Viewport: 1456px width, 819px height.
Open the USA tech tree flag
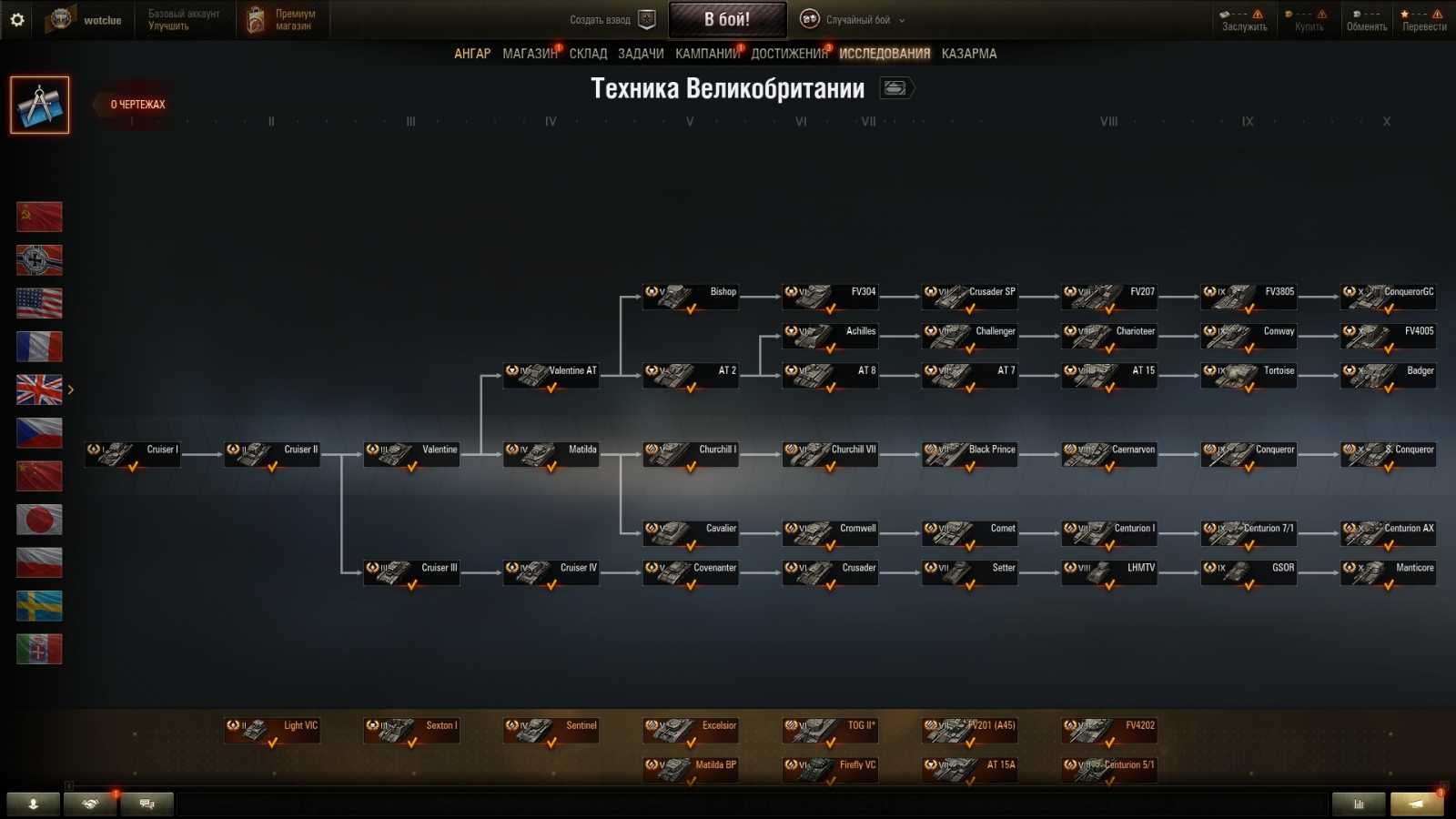pyautogui.click(x=39, y=303)
